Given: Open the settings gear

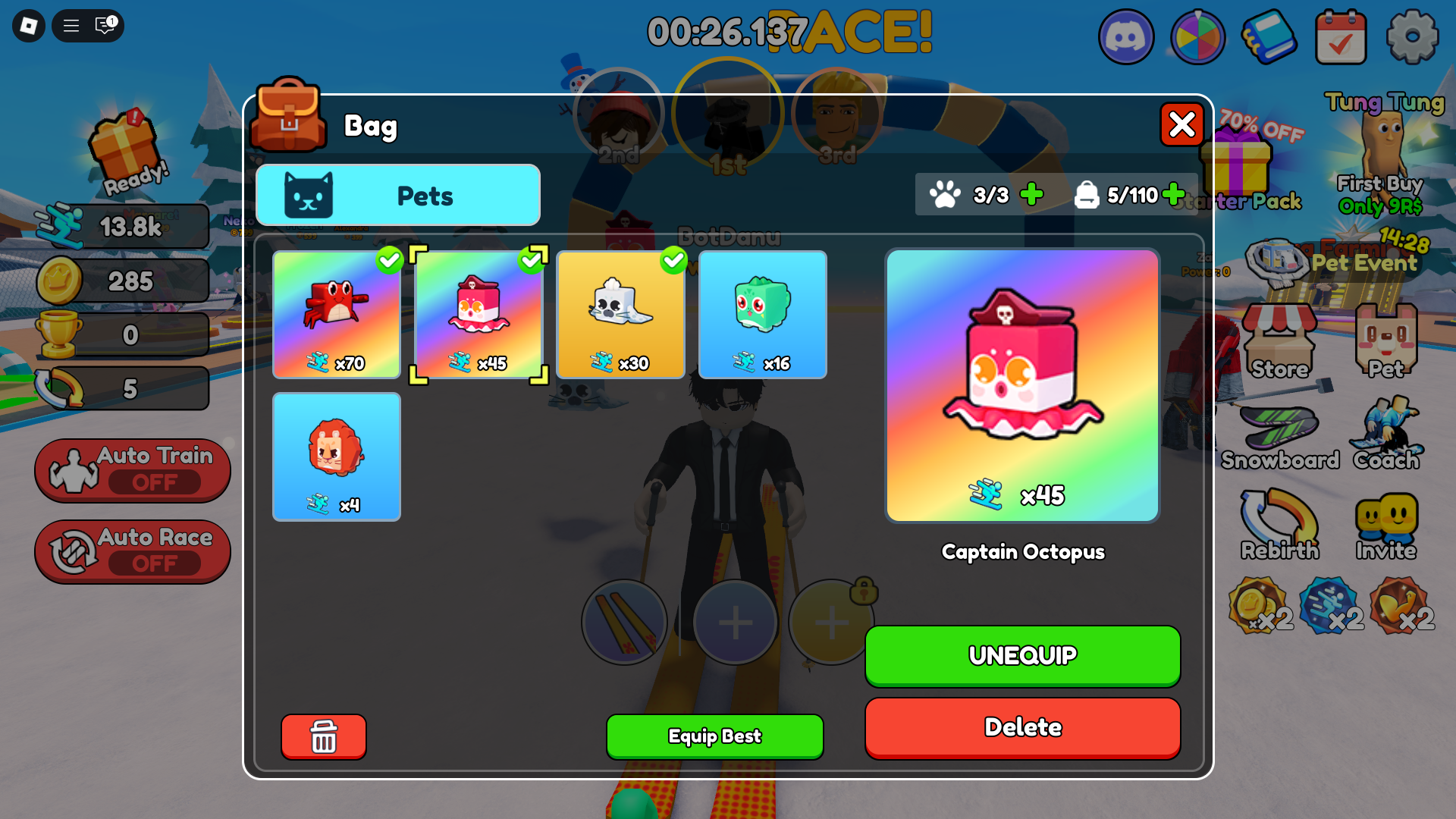Looking at the screenshot, I should 1412,36.
